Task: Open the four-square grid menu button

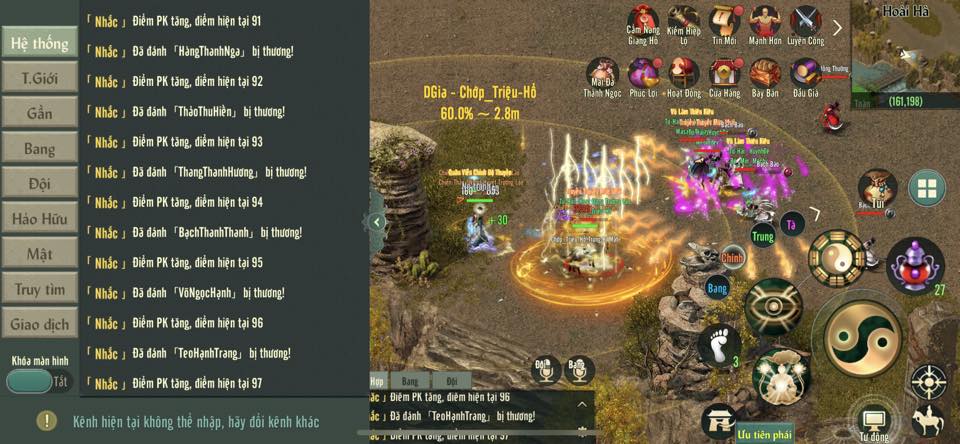Action: click(927, 187)
